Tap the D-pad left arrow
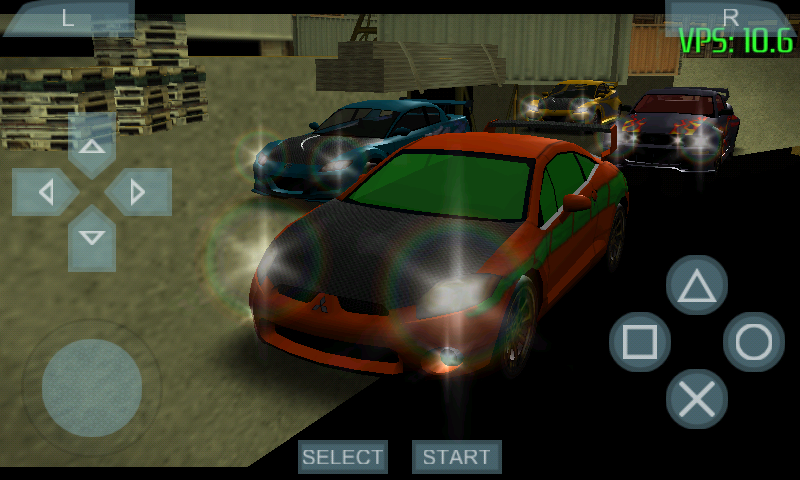800x480 pixels. 46,192
